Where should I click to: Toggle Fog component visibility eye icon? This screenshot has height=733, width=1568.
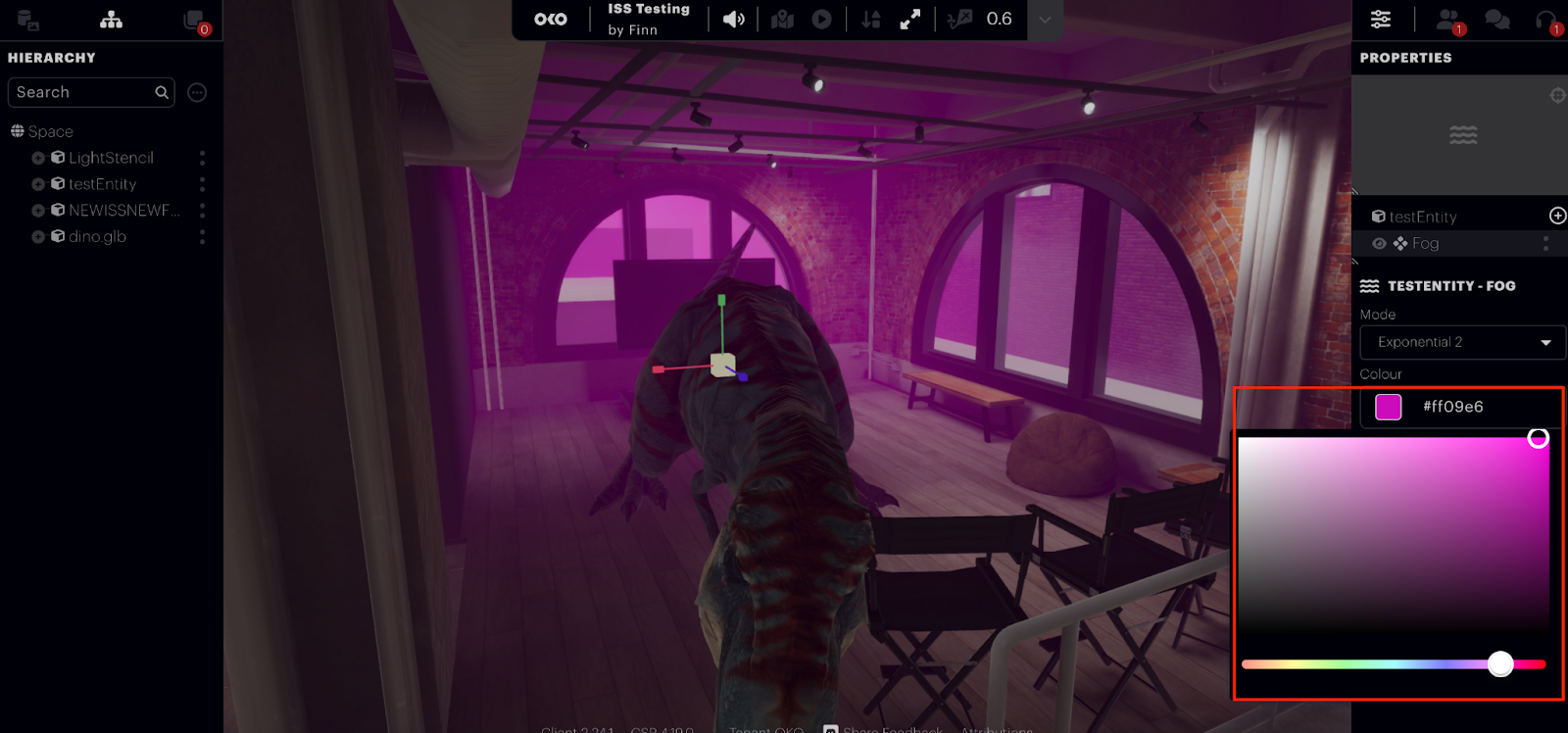pos(1379,243)
